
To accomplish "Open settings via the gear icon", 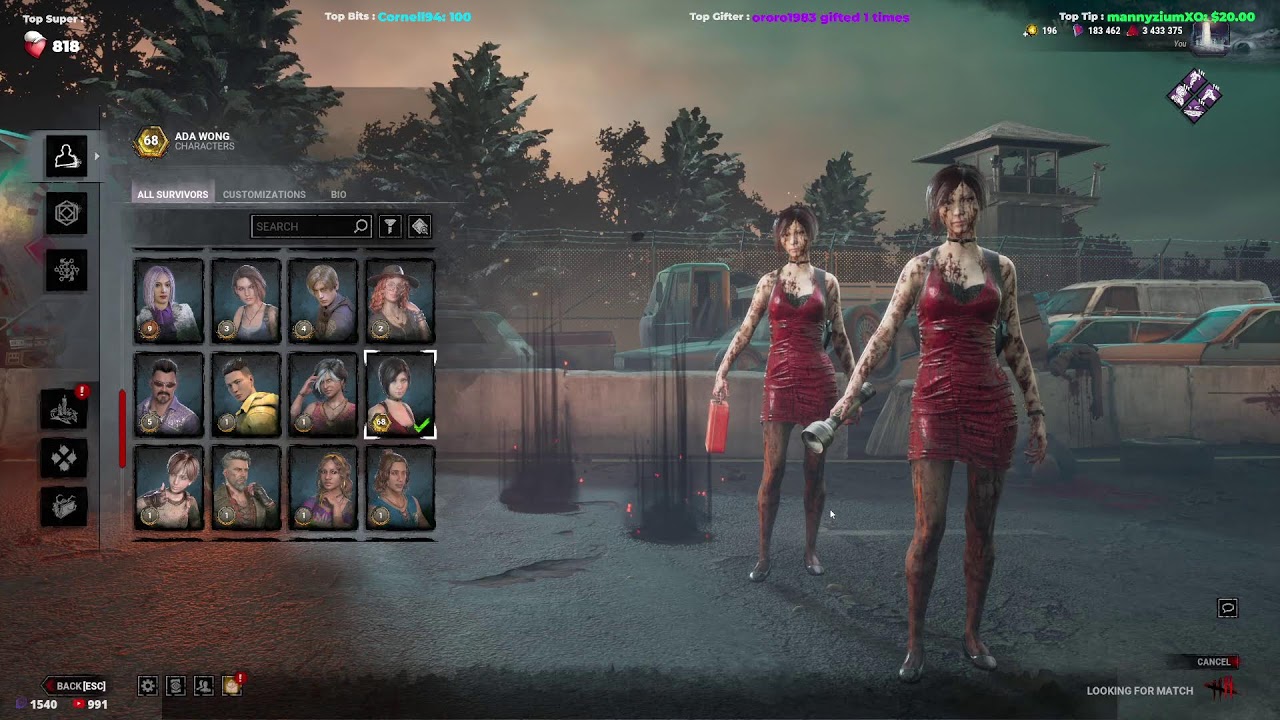I will click(x=148, y=686).
